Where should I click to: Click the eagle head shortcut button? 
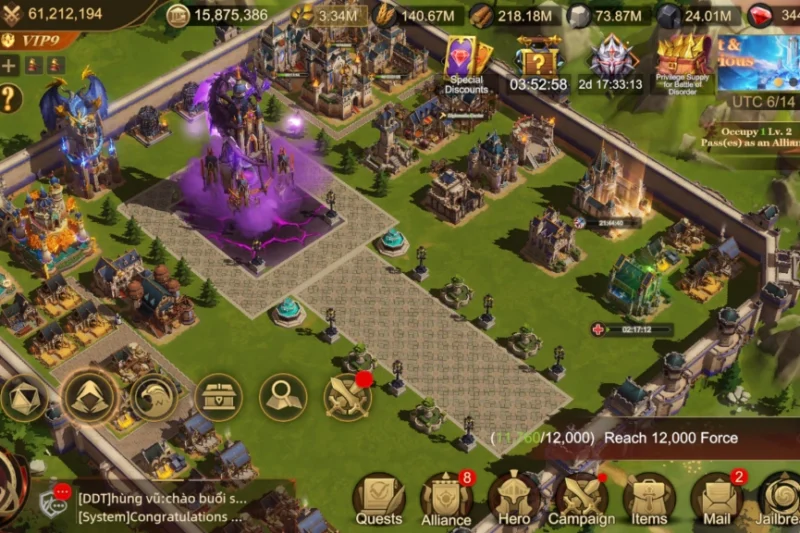(x=153, y=397)
